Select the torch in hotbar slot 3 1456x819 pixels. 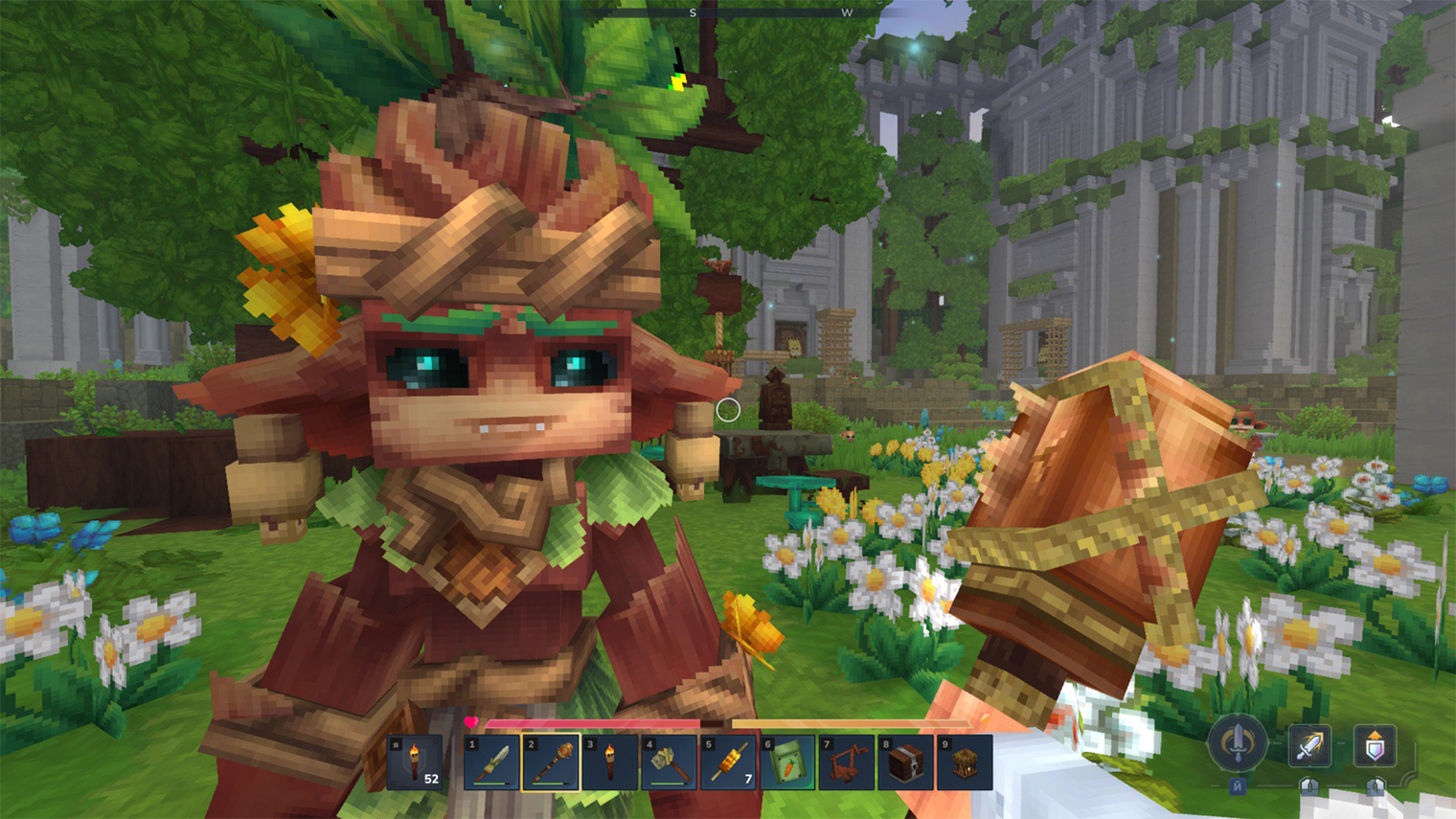point(610,762)
